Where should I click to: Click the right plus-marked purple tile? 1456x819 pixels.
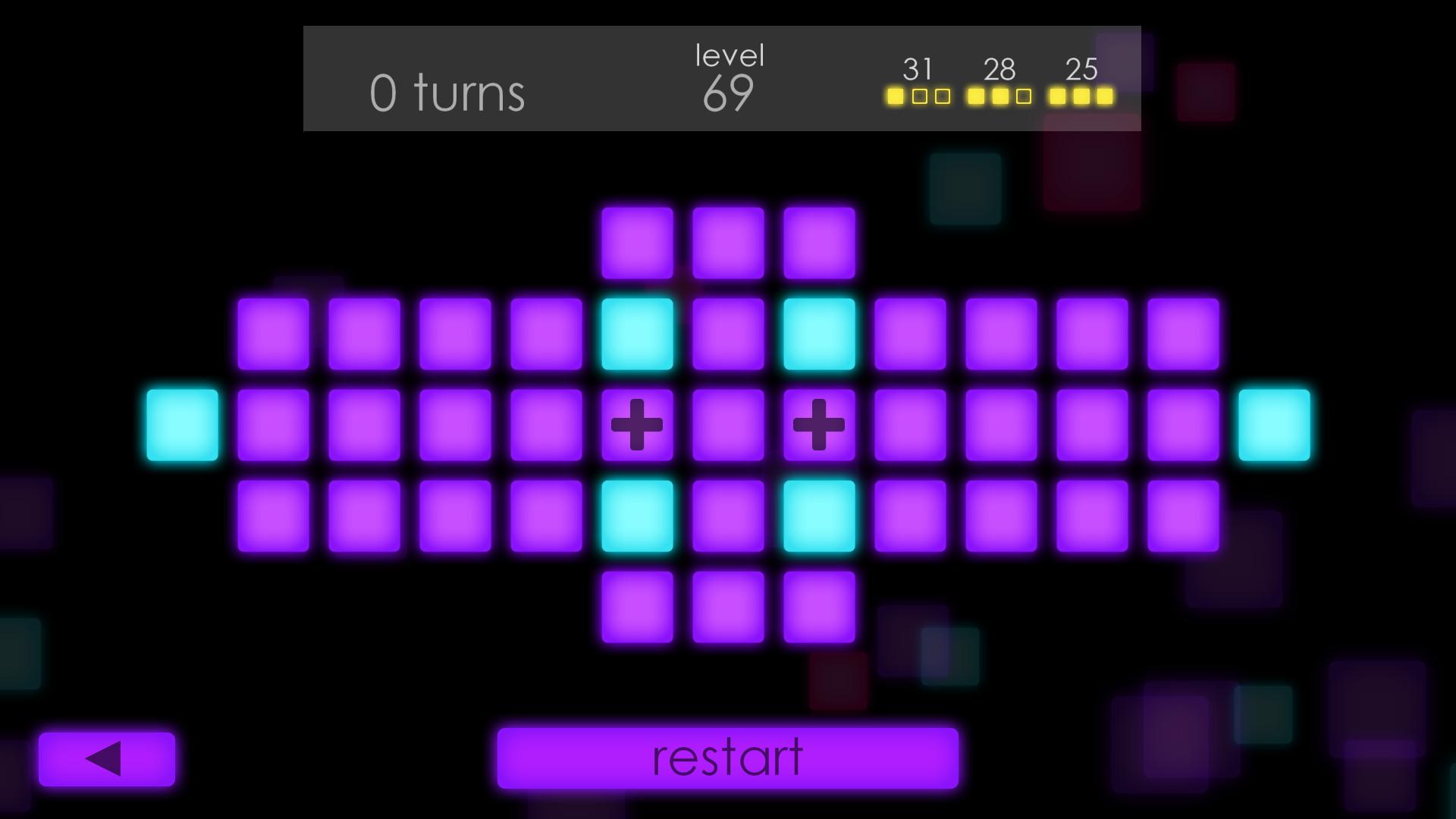[817, 425]
